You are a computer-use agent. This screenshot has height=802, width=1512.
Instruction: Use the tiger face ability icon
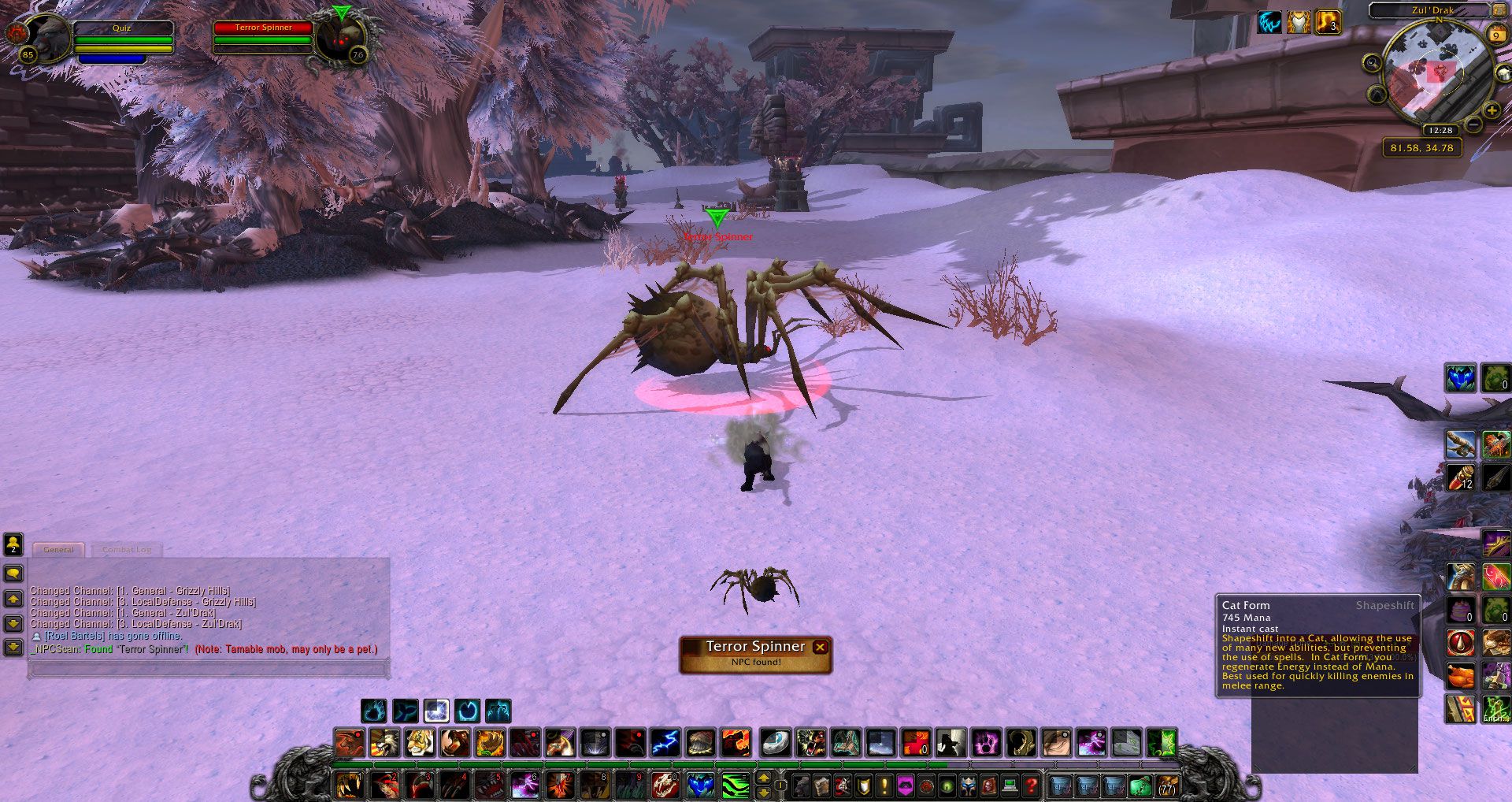point(419,742)
